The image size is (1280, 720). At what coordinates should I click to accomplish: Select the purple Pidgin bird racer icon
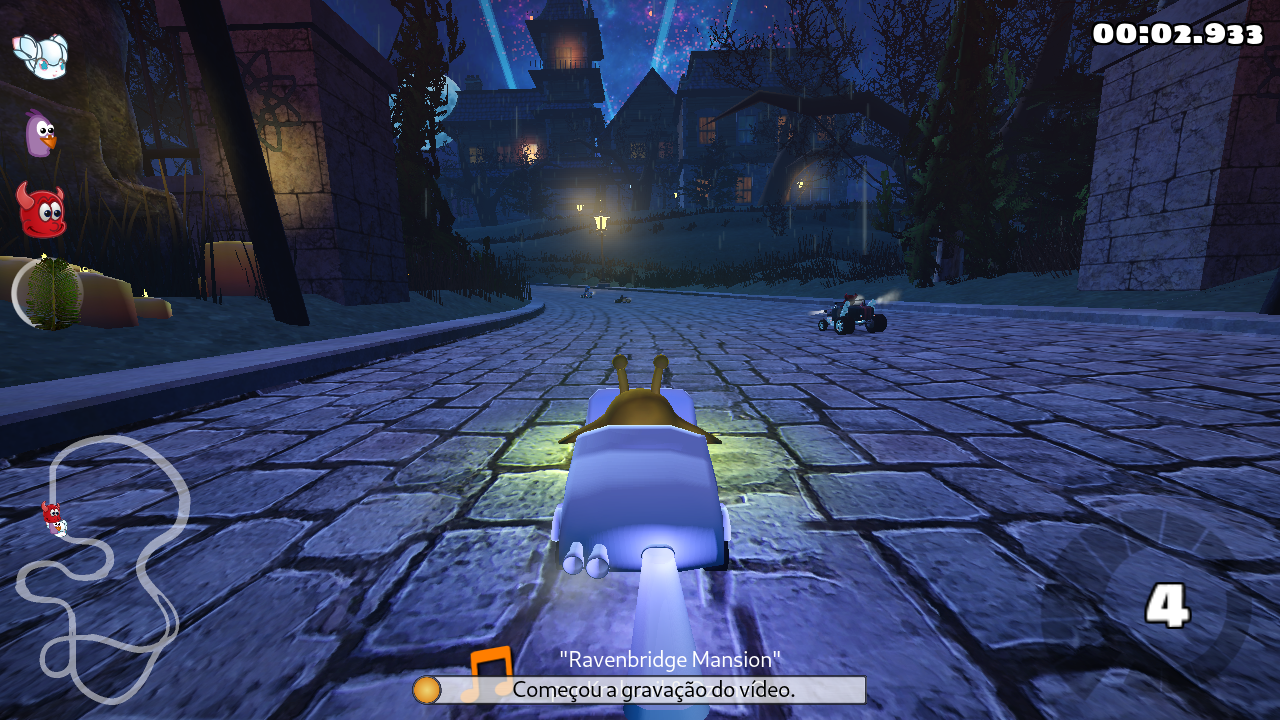(39, 133)
